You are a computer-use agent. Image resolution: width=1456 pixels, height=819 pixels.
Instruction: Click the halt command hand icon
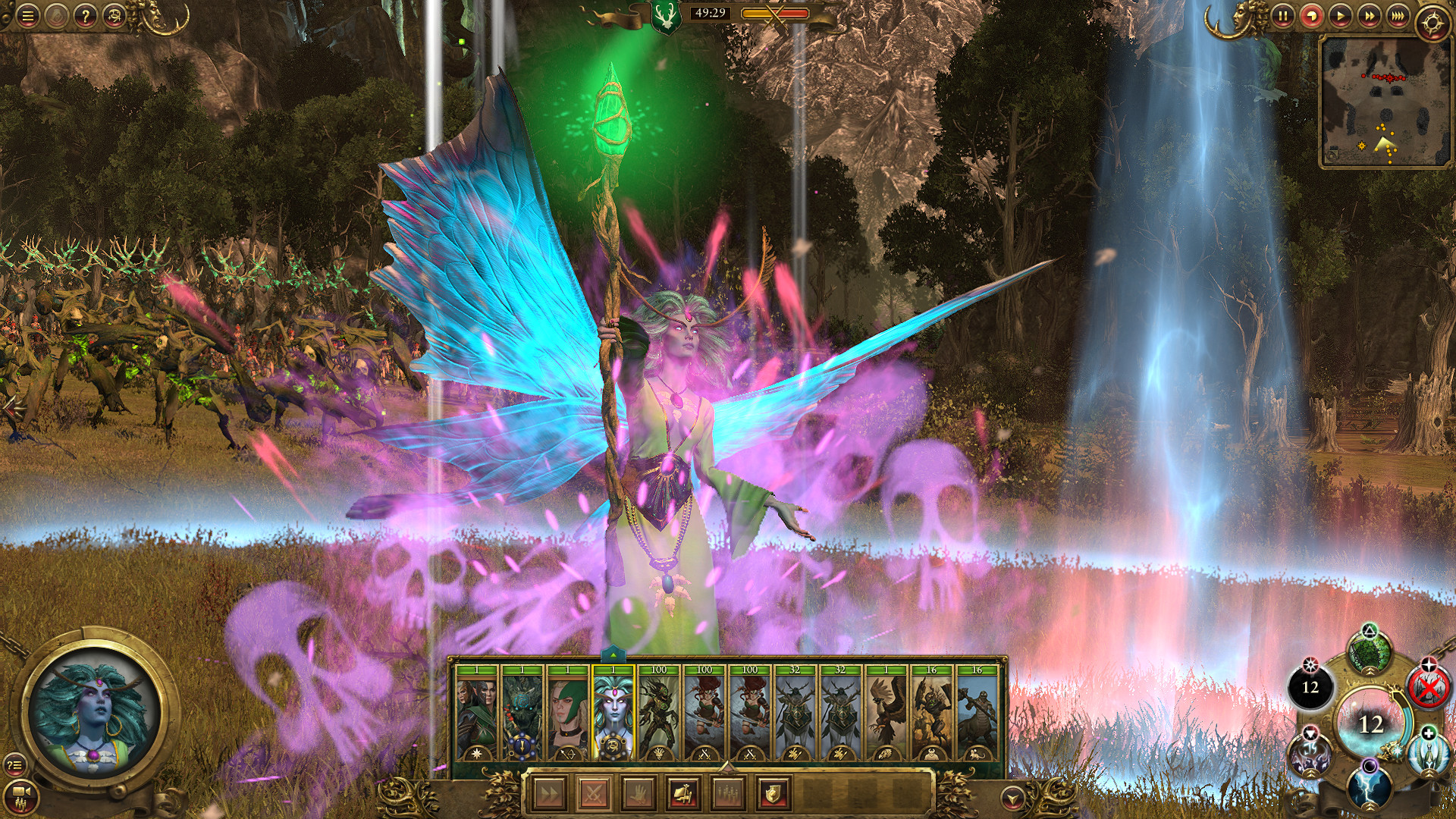pyautogui.click(x=638, y=793)
